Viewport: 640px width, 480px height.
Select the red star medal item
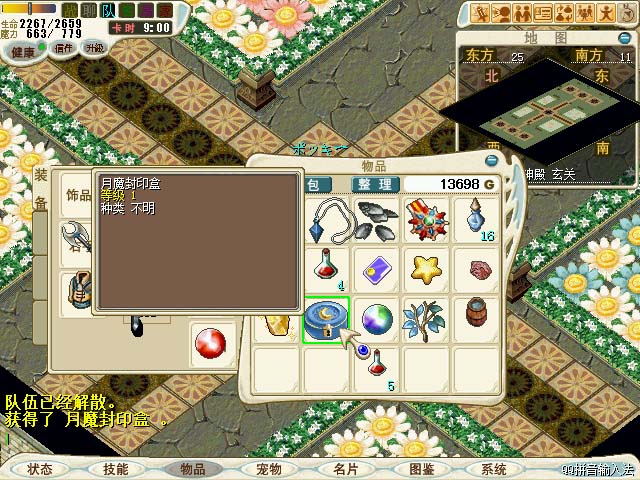(425, 220)
